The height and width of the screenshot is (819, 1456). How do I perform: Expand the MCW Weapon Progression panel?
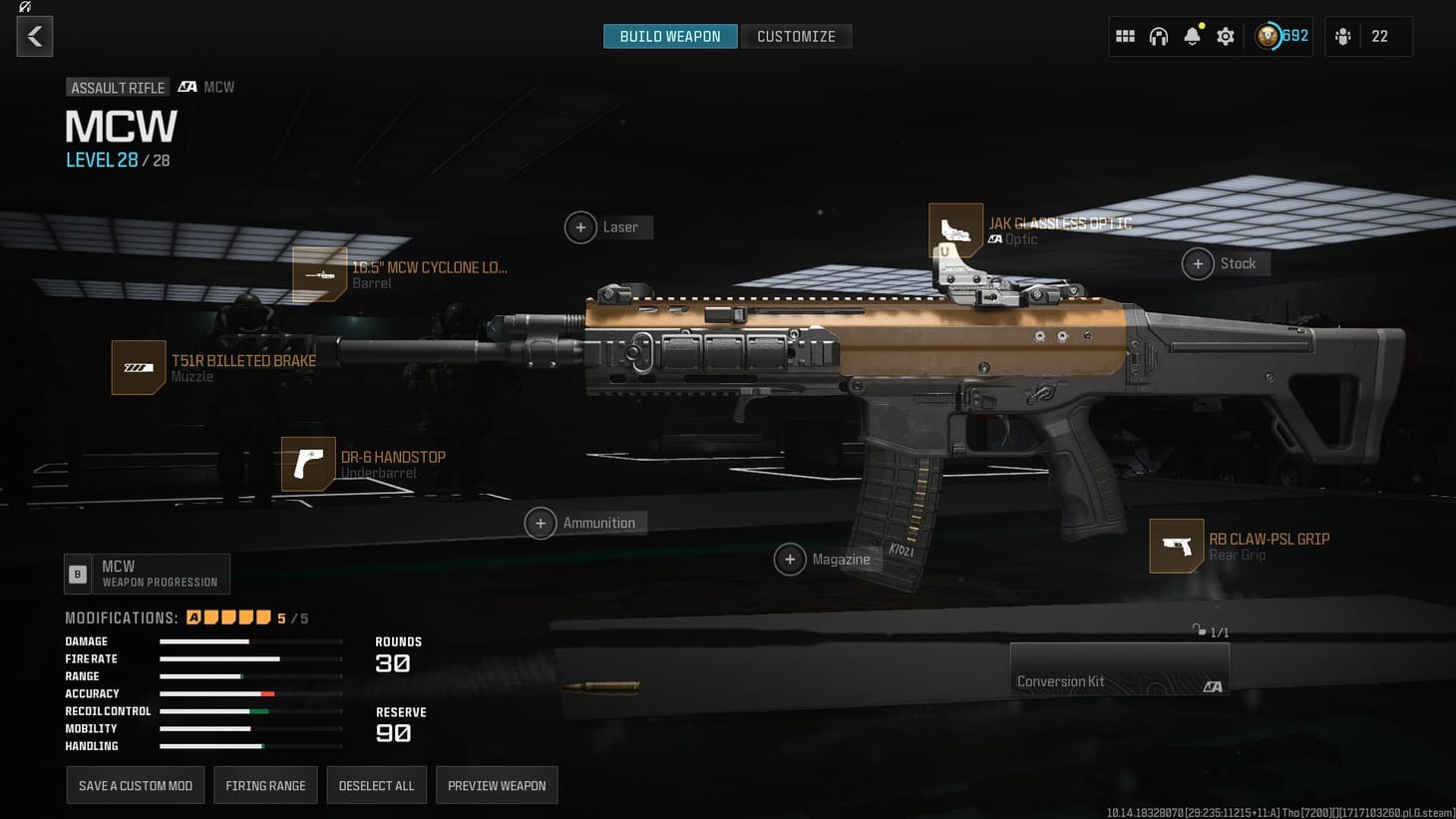tap(146, 574)
